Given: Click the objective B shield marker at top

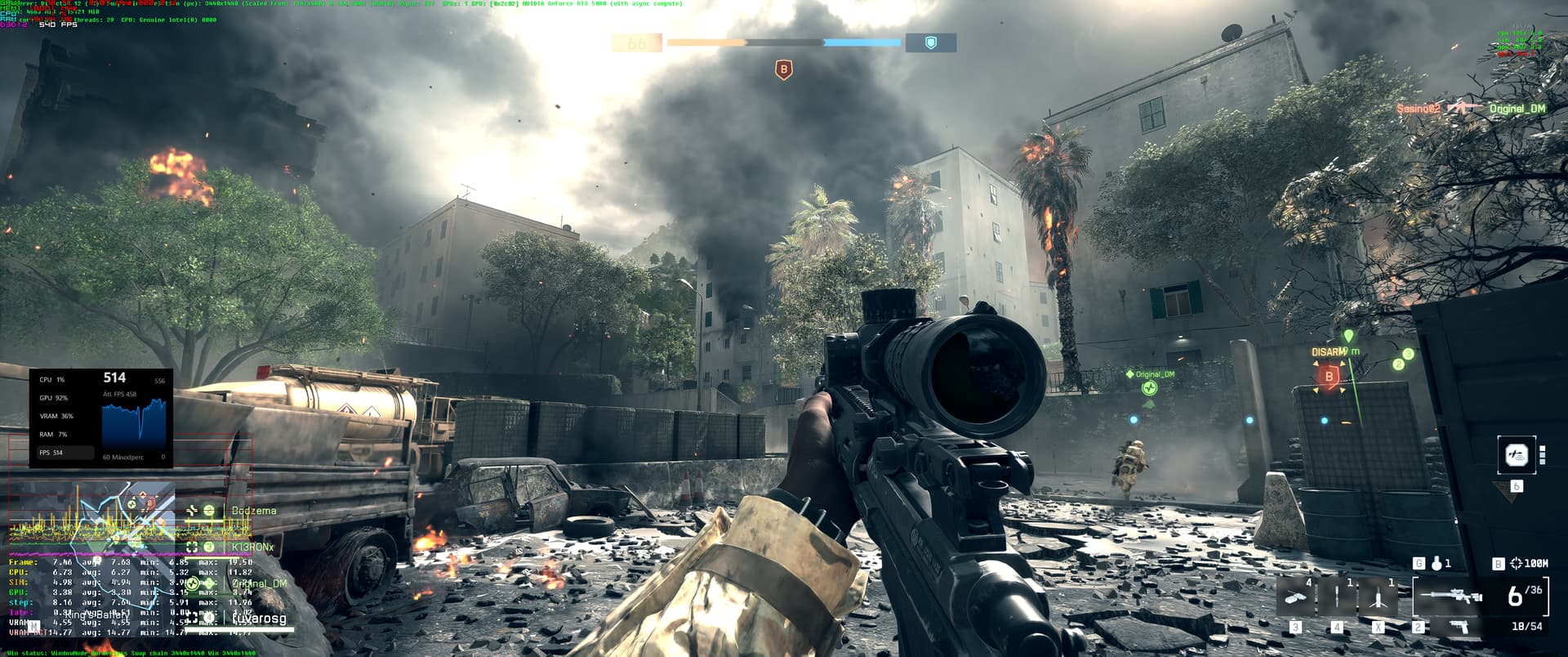Looking at the screenshot, I should [784, 70].
